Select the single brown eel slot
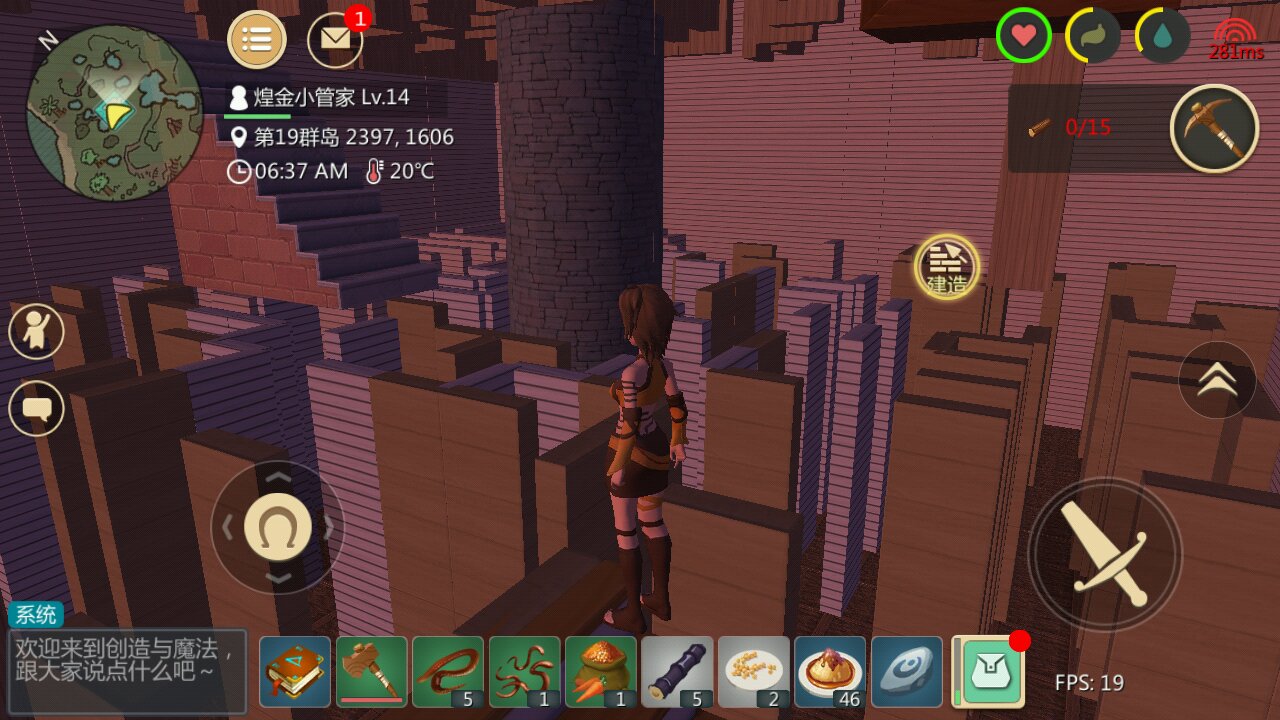1280x720 pixels. pyautogui.click(x=448, y=672)
